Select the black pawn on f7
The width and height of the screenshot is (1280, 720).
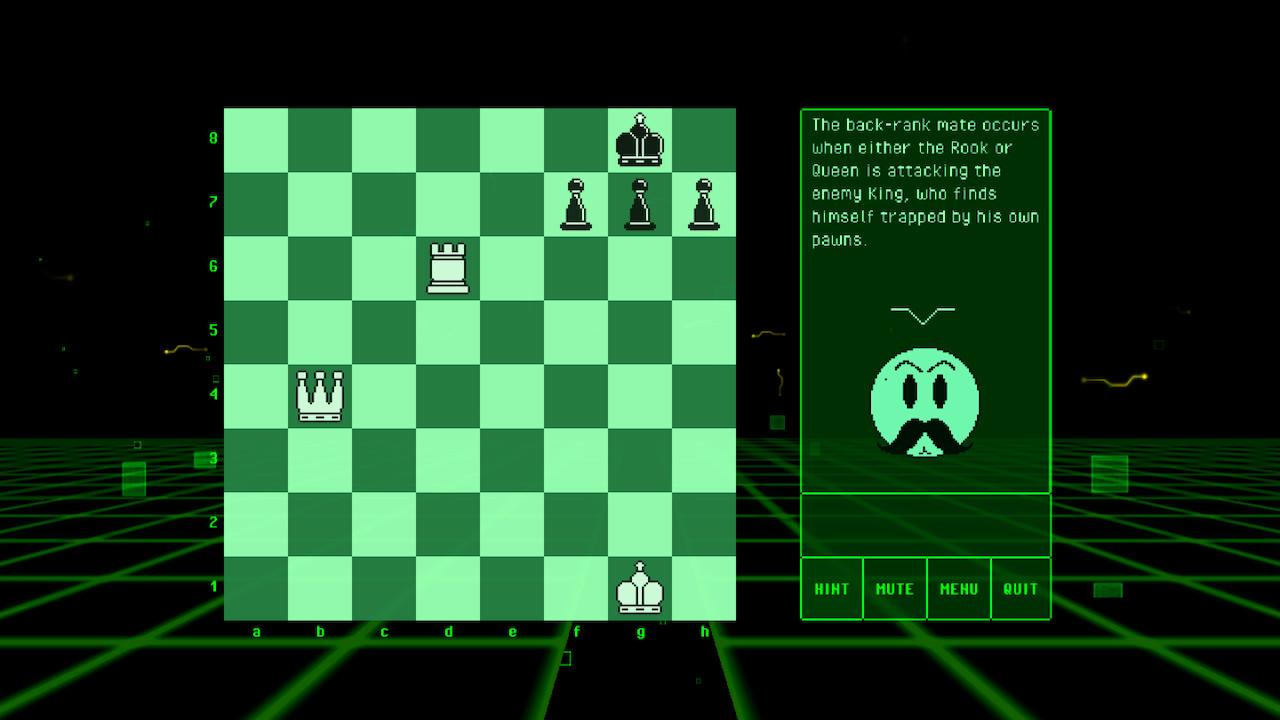[577, 204]
